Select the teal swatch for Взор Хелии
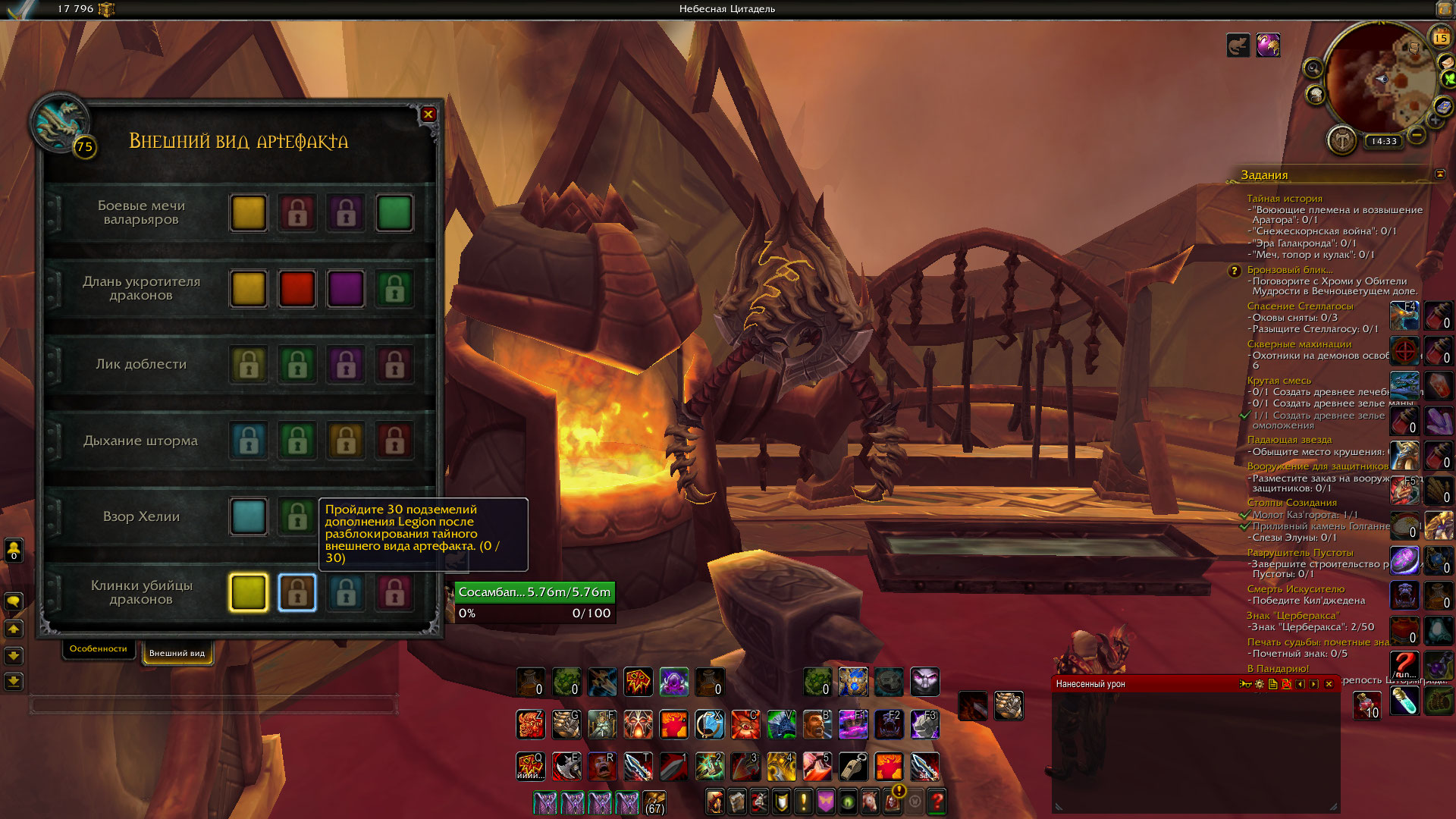 point(249,516)
